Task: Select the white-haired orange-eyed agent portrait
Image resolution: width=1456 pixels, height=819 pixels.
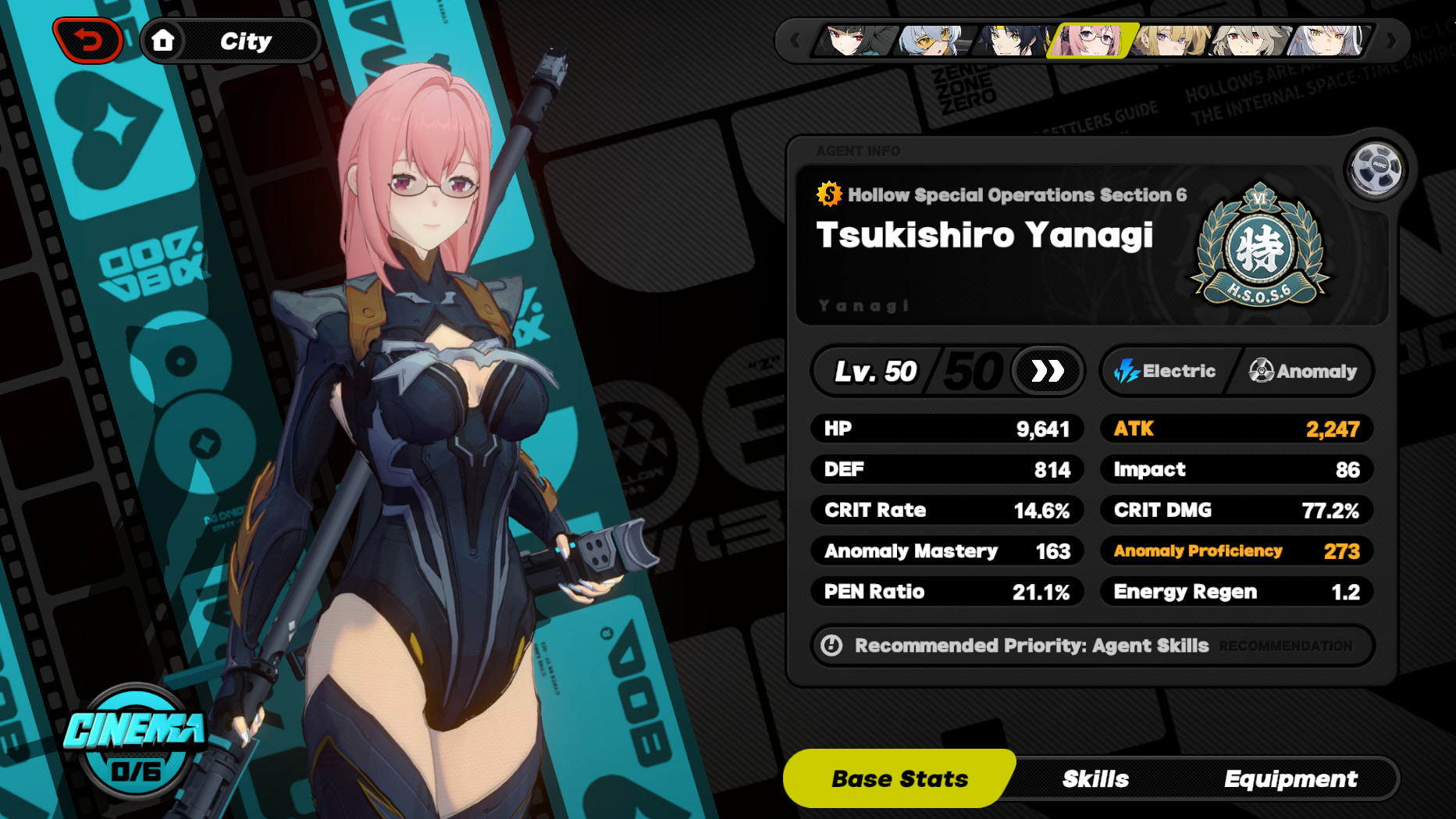Action: click(1326, 40)
